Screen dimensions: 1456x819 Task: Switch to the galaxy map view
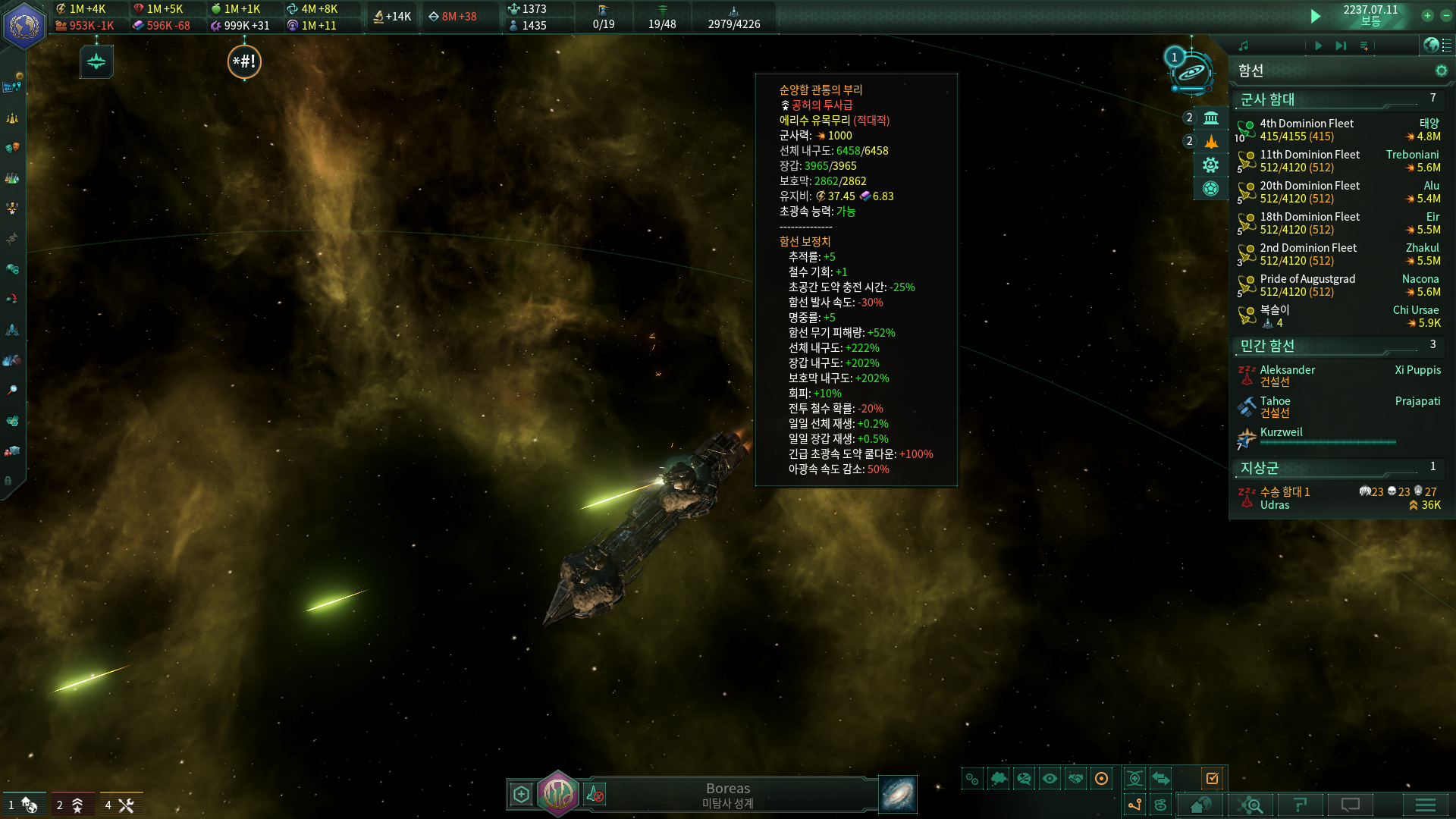[898, 794]
